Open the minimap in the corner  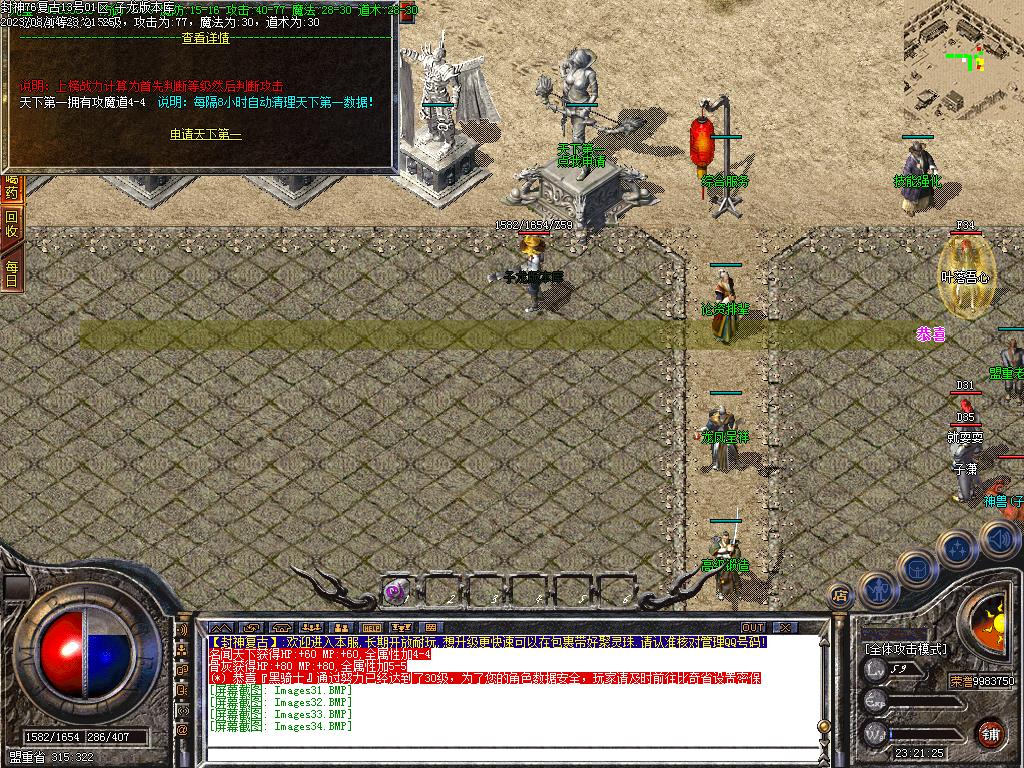pos(963,60)
